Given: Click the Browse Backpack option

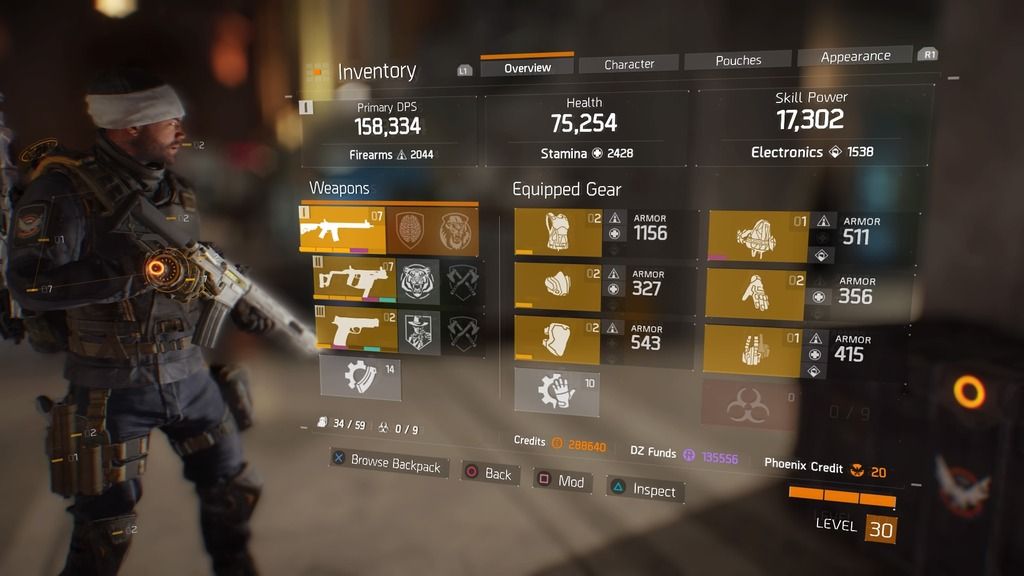Looking at the screenshot, I should click(385, 463).
